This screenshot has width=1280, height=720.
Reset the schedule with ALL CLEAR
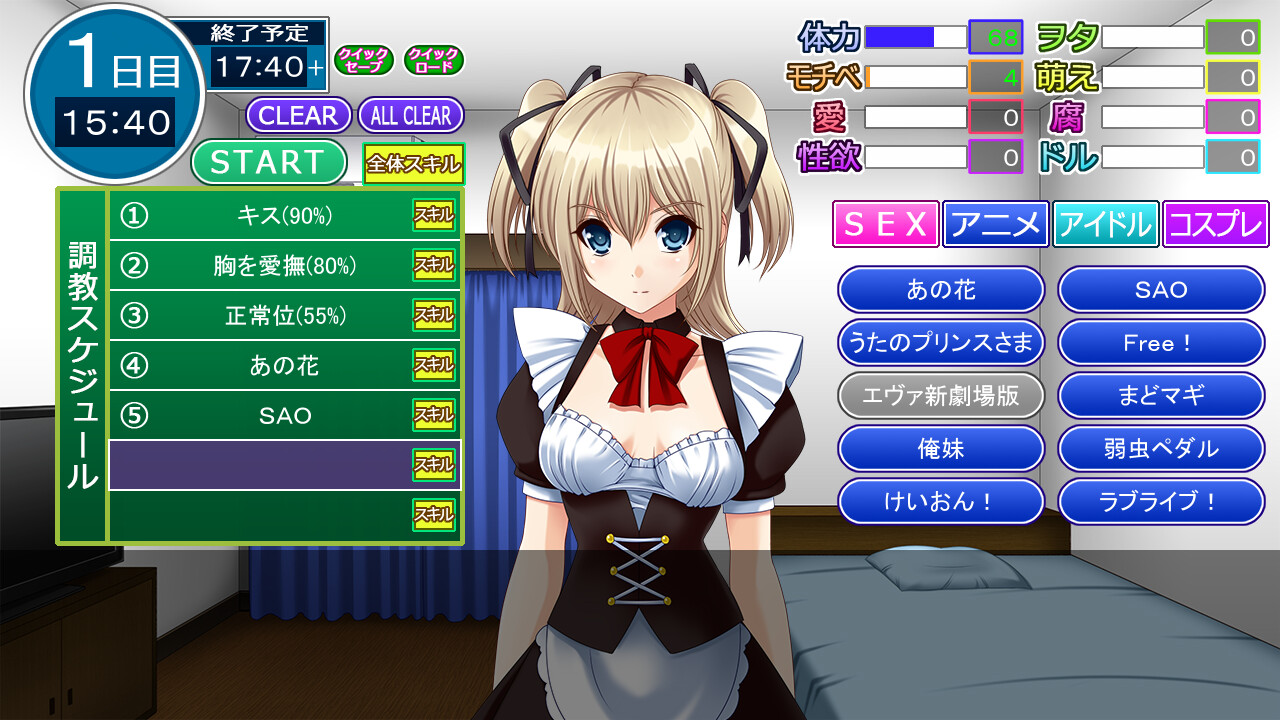click(410, 115)
